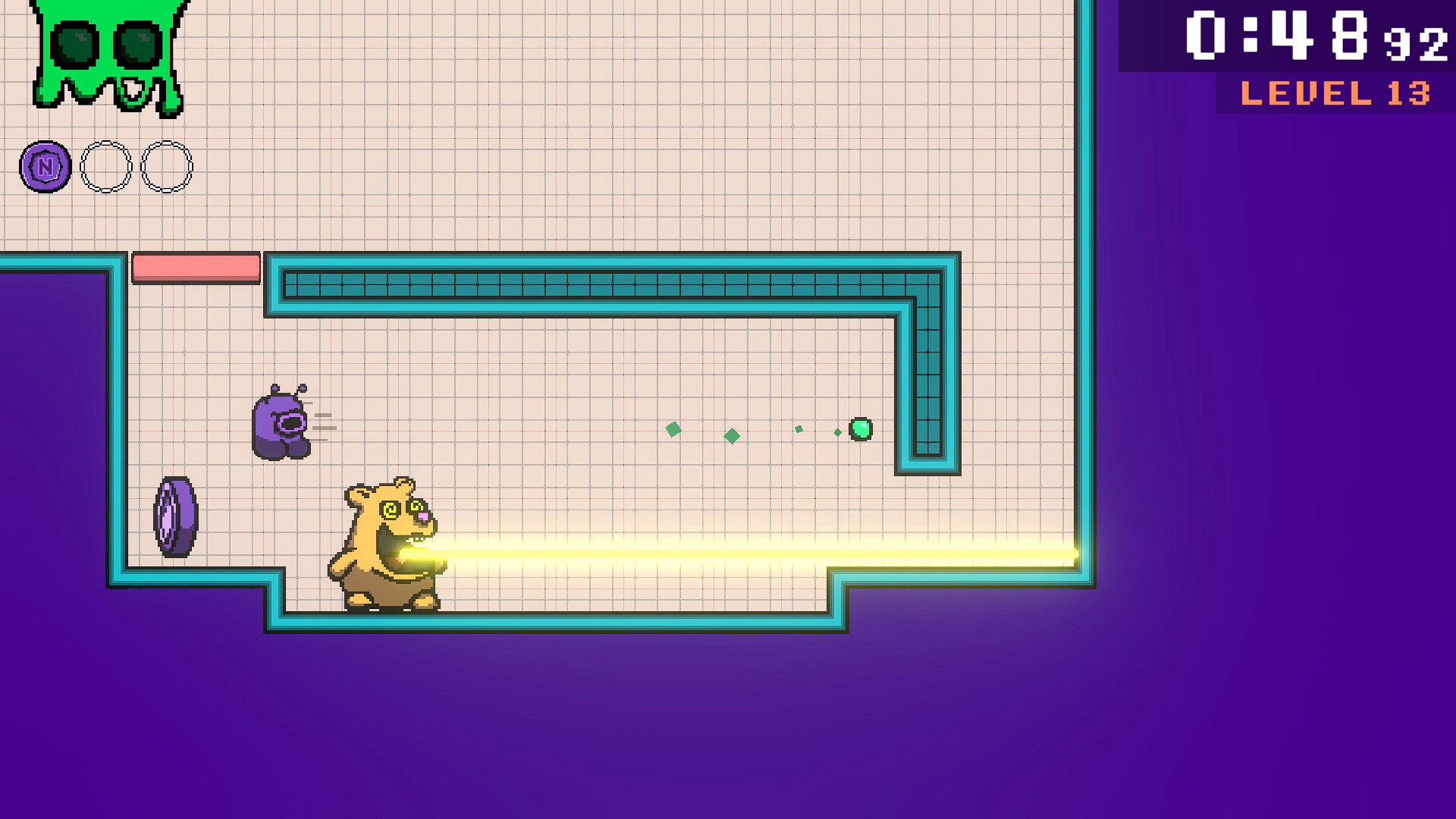
Task: Click the green particle trail behind the ball
Action: pos(732,436)
